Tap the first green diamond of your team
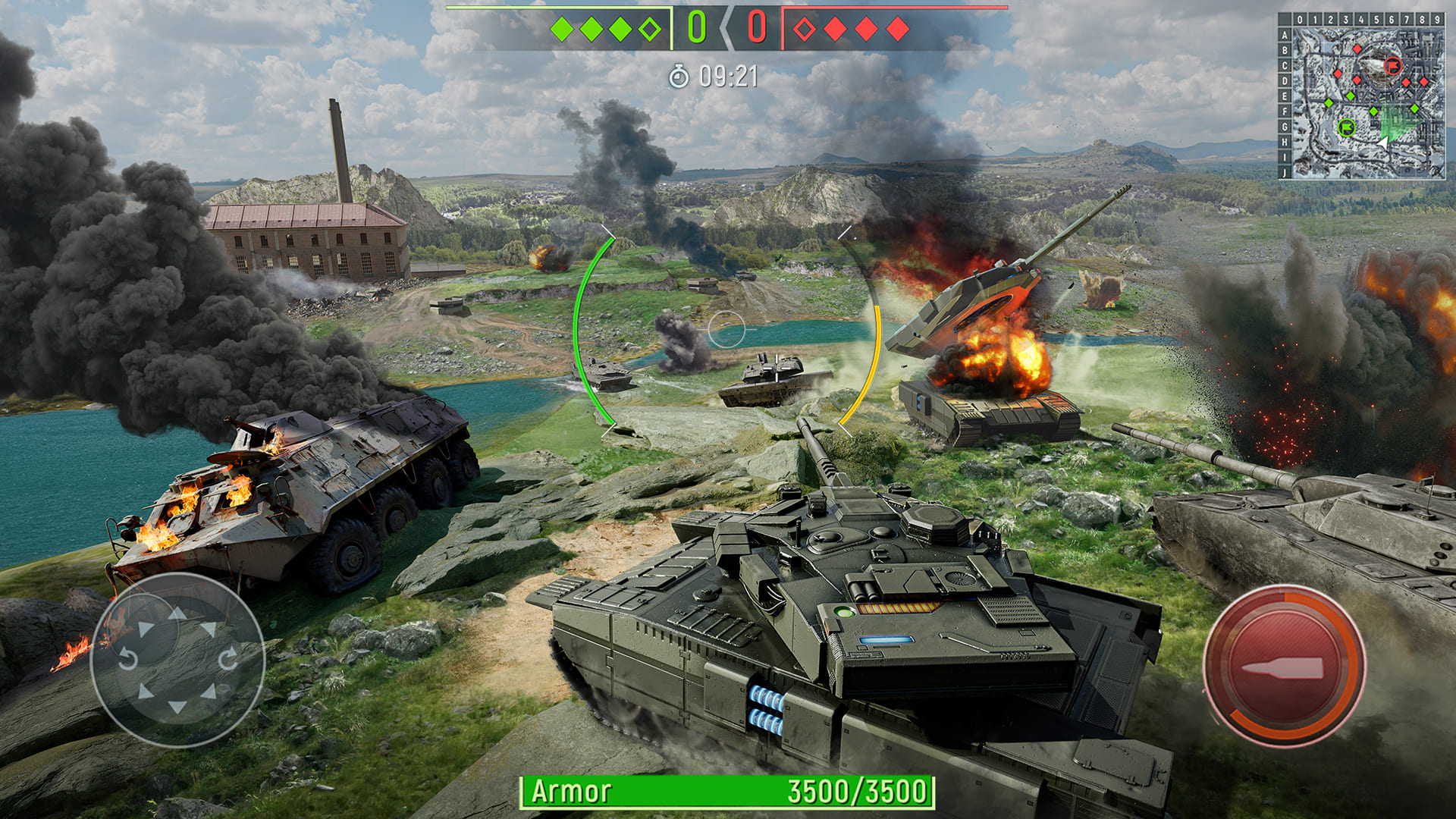This screenshot has height=819, width=1456. (561, 29)
